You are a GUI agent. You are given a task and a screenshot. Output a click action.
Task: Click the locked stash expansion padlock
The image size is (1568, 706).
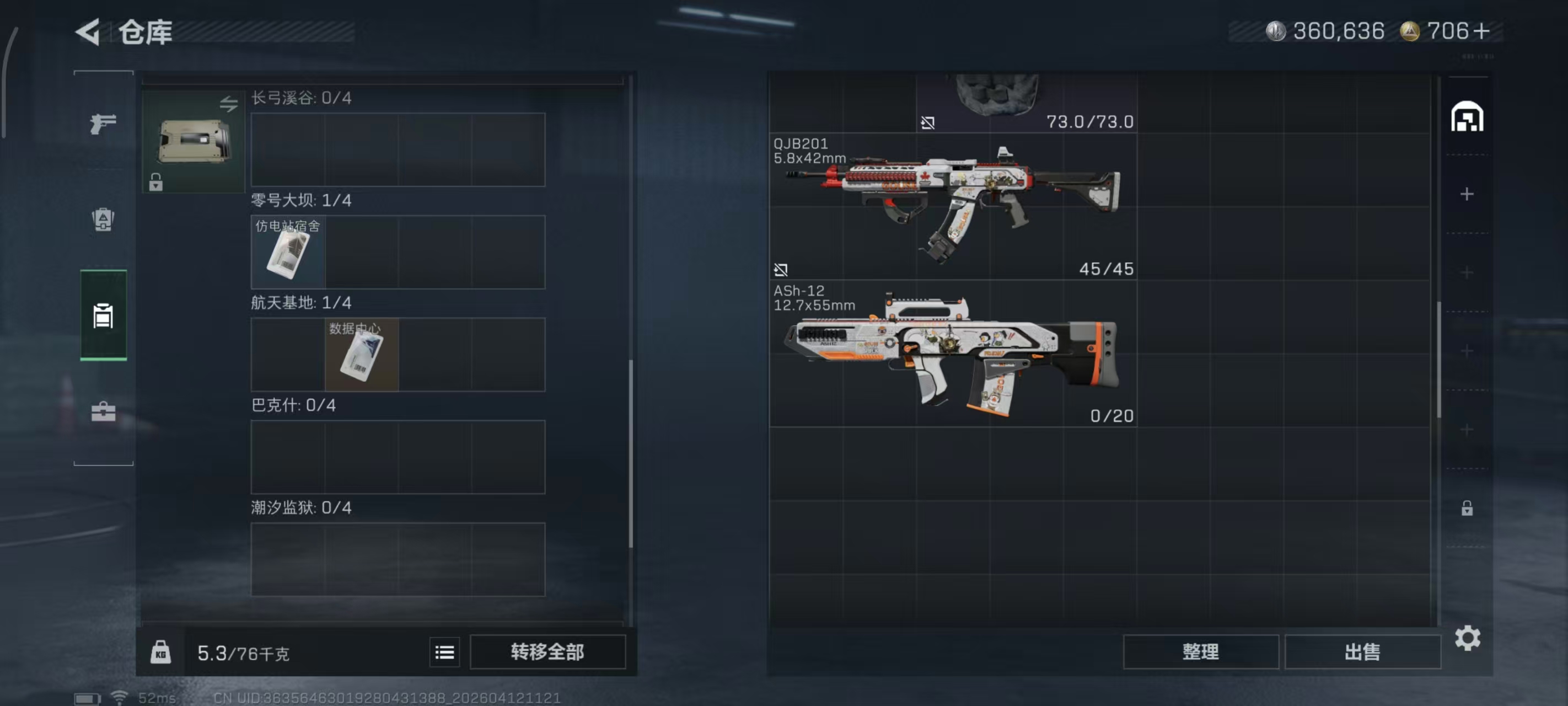click(1467, 508)
